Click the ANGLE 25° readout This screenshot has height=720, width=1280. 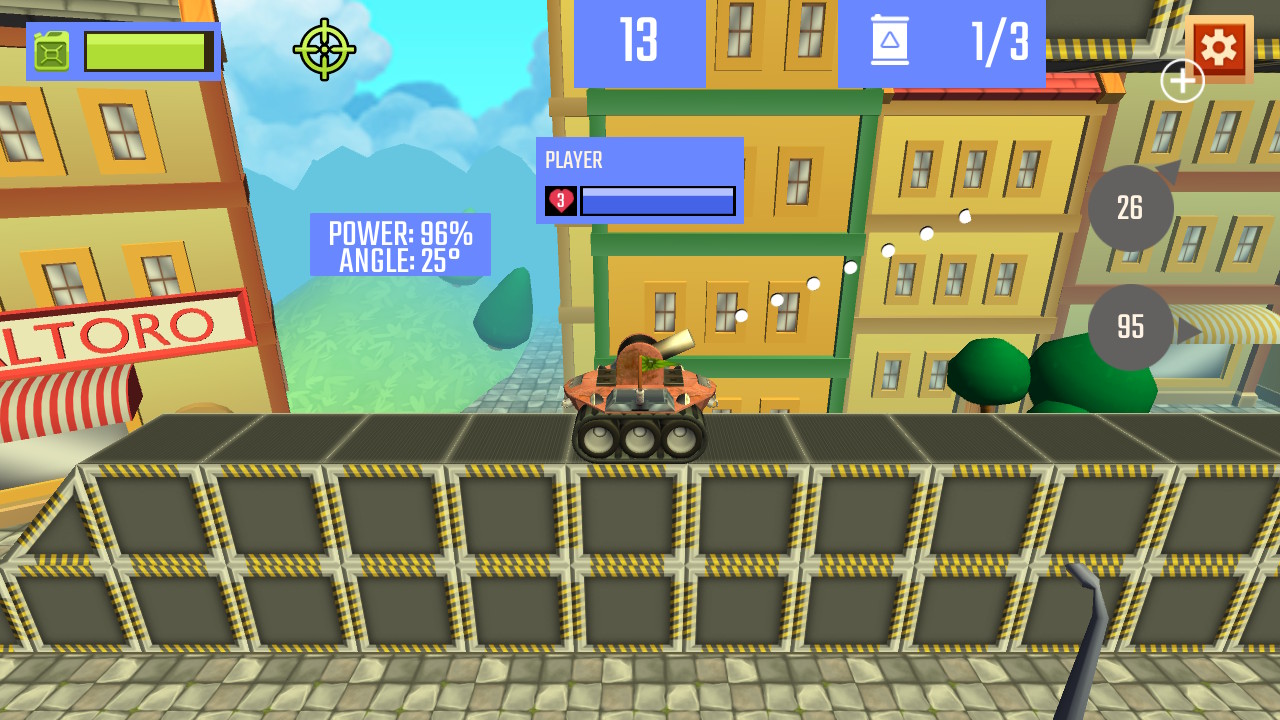(400, 261)
